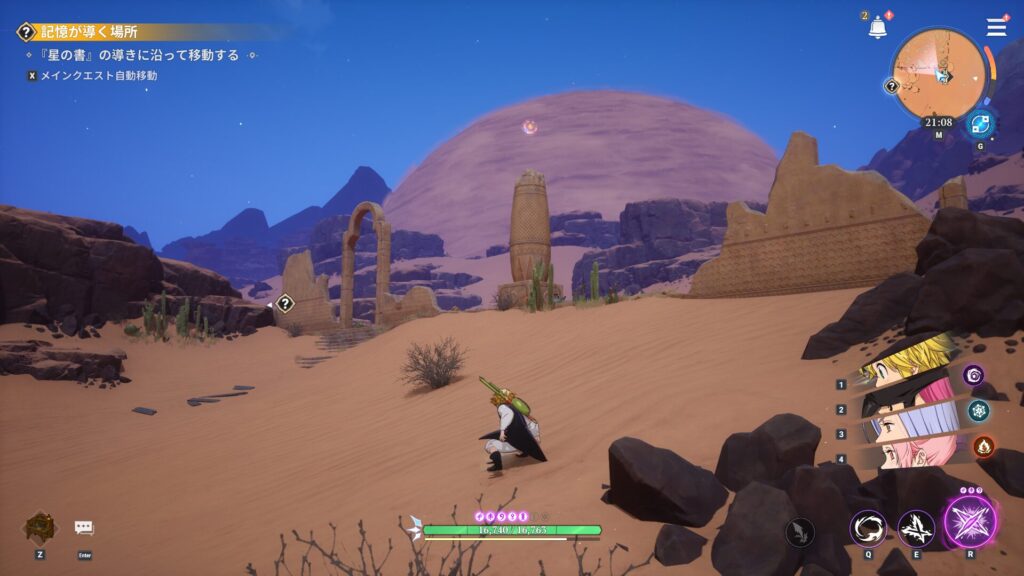Click the quest marker on the minimap edge
1024x576 pixels.
click(x=892, y=86)
